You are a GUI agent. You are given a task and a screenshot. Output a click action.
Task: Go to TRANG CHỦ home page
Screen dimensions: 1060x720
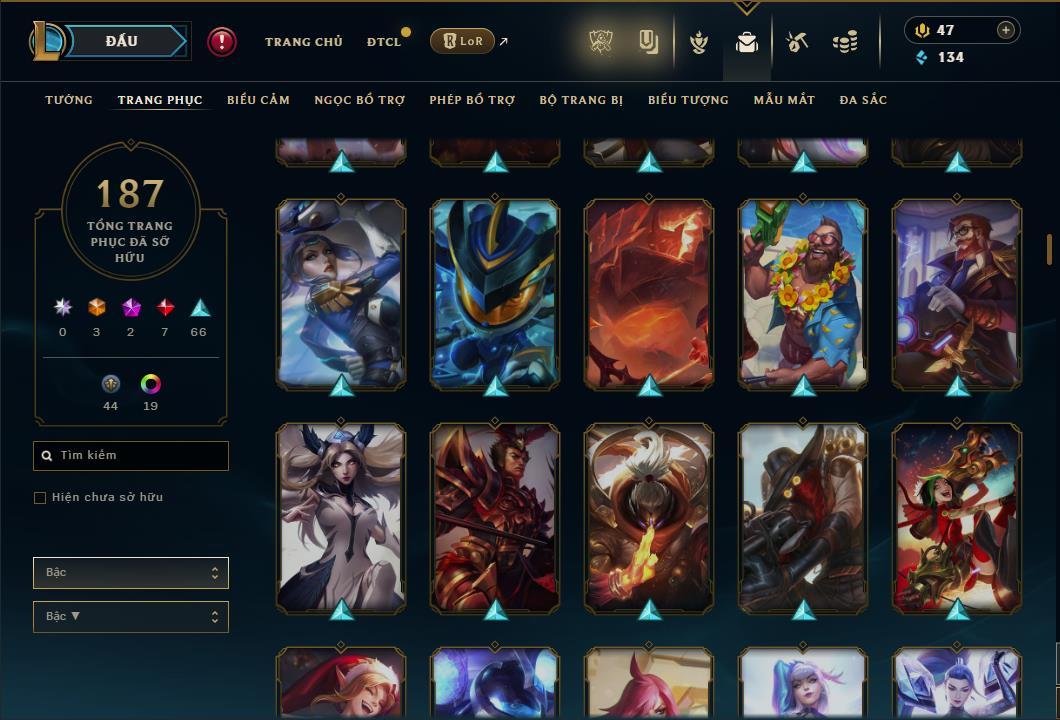(303, 42)
